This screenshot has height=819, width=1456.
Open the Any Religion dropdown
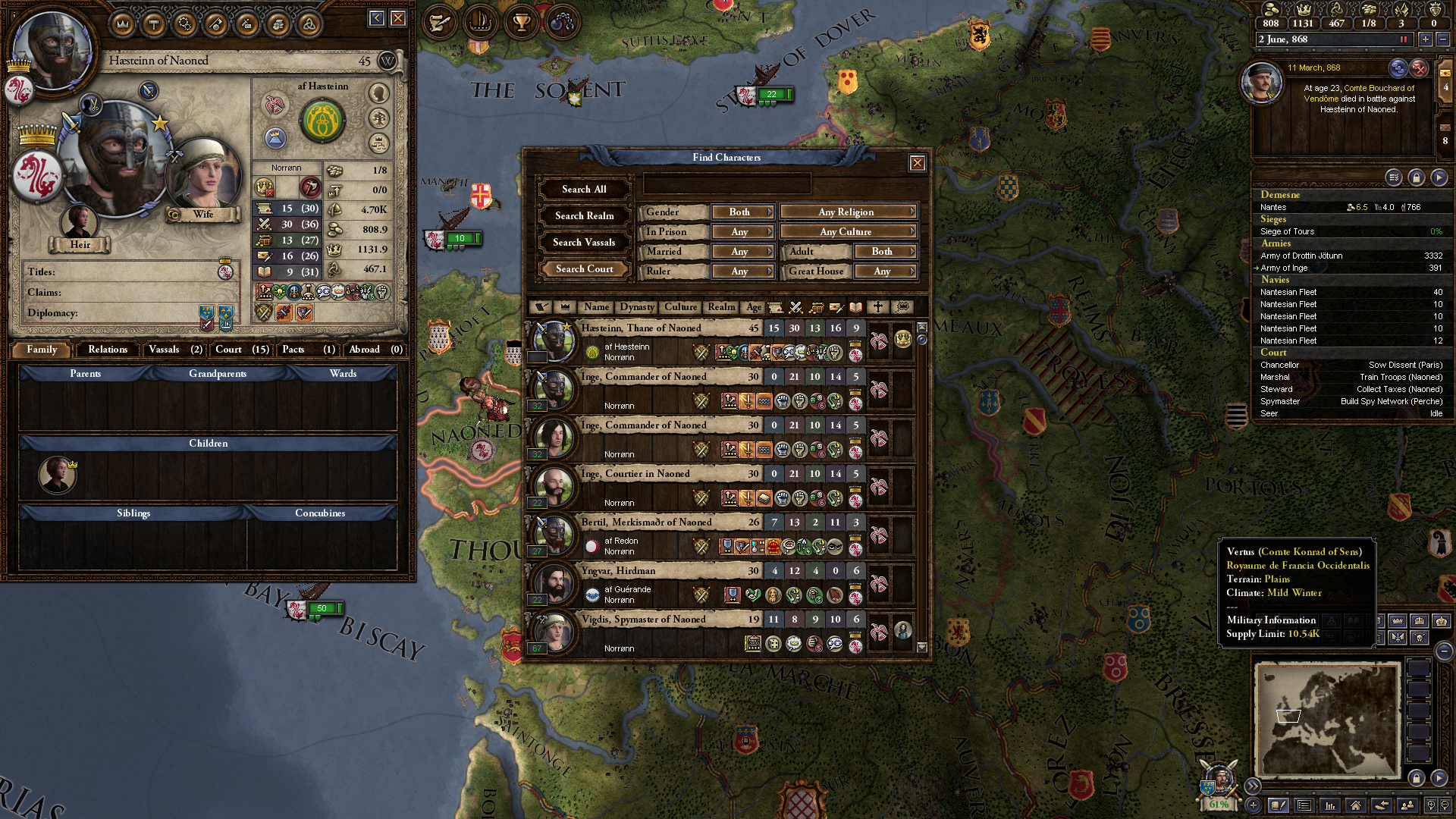[x=848, y=212]
